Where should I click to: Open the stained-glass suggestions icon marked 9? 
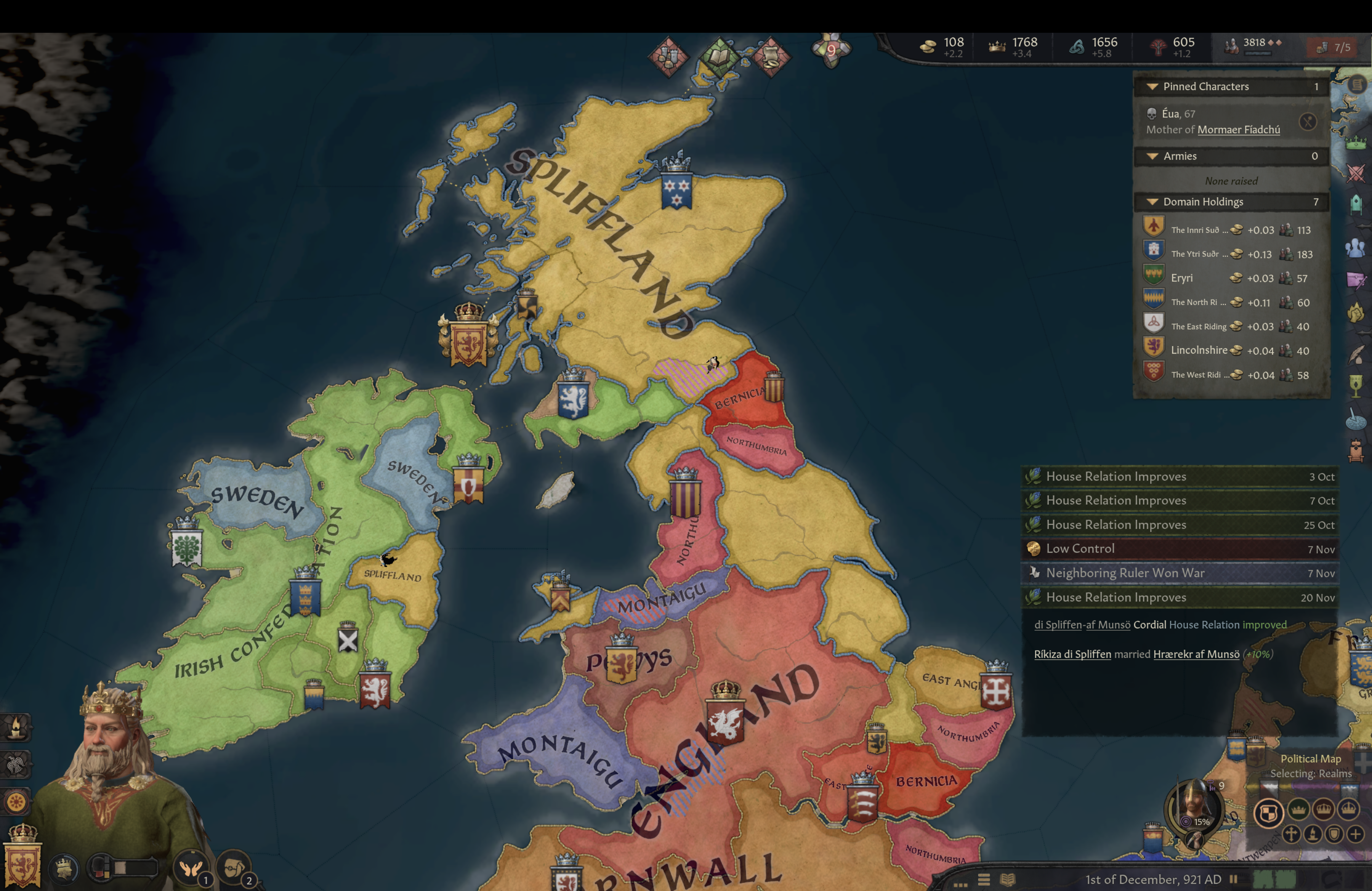coord(831,50)
